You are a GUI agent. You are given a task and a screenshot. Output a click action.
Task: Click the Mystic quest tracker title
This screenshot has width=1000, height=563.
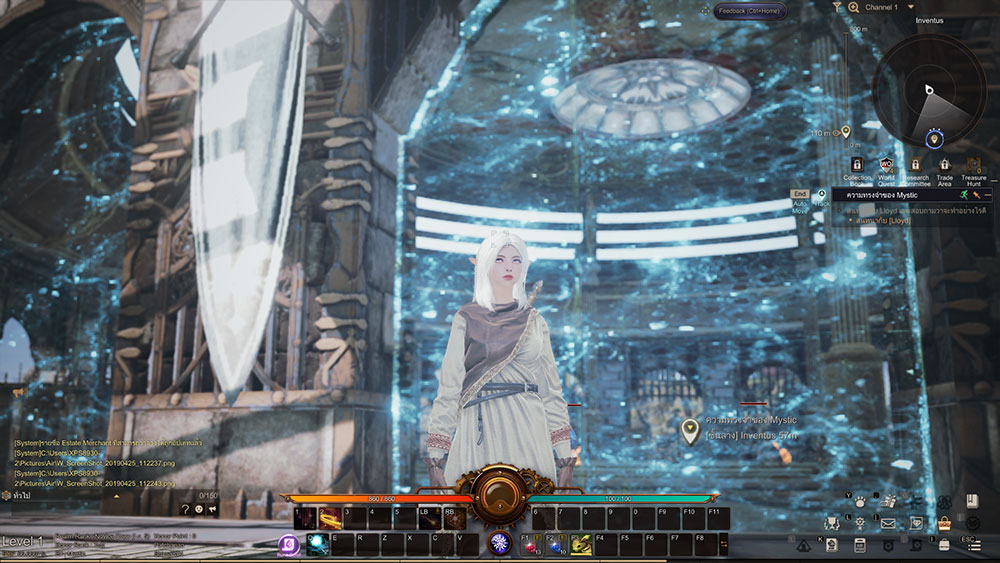tap(883, 195)
